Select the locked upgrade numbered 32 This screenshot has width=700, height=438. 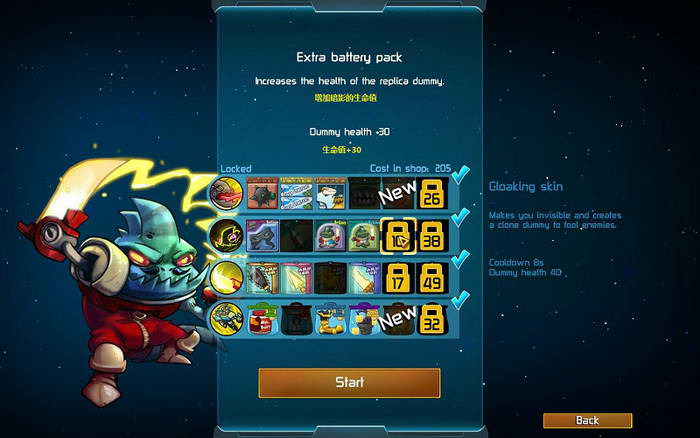point(431,319)
